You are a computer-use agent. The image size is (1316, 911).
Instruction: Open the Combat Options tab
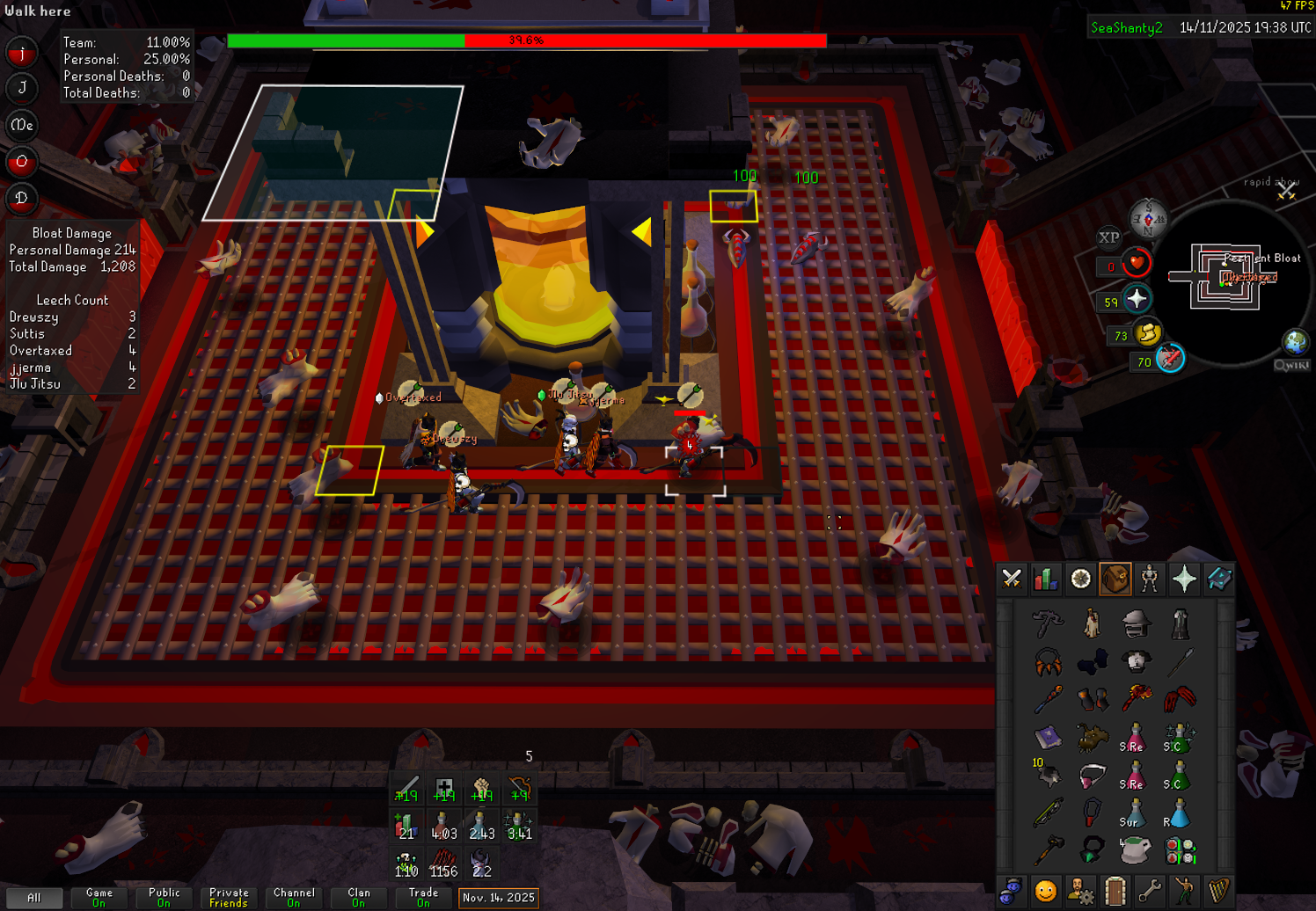tap(1012, 579)
